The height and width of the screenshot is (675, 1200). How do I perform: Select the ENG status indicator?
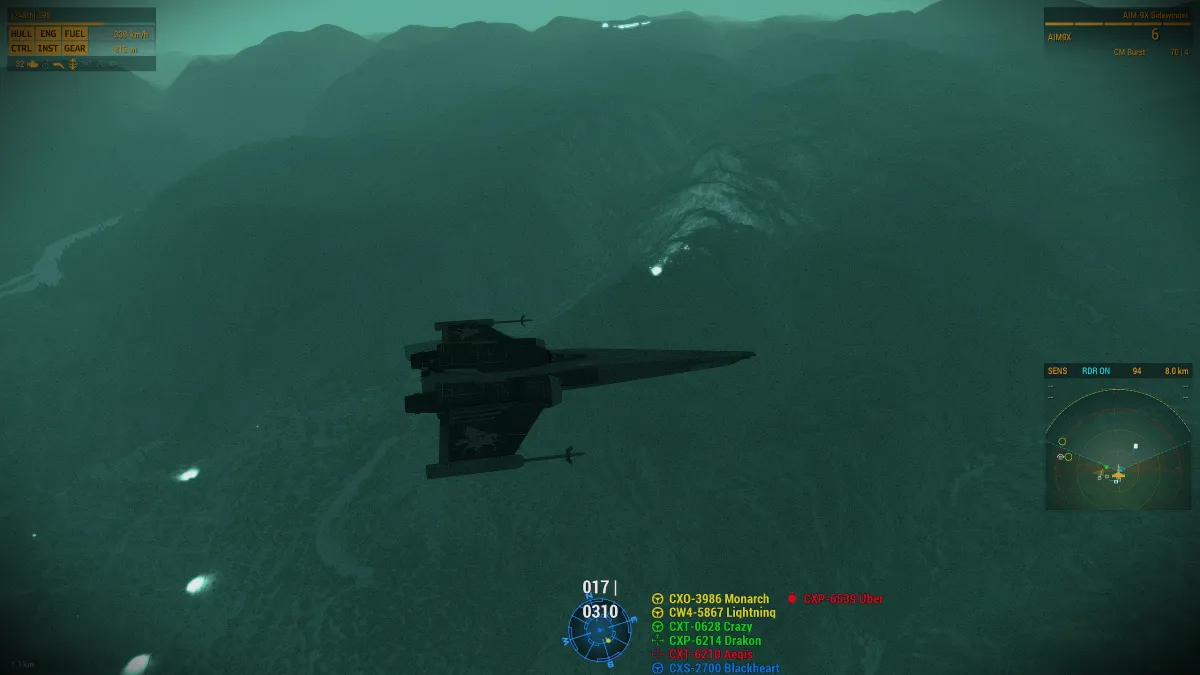coord(48,34)
